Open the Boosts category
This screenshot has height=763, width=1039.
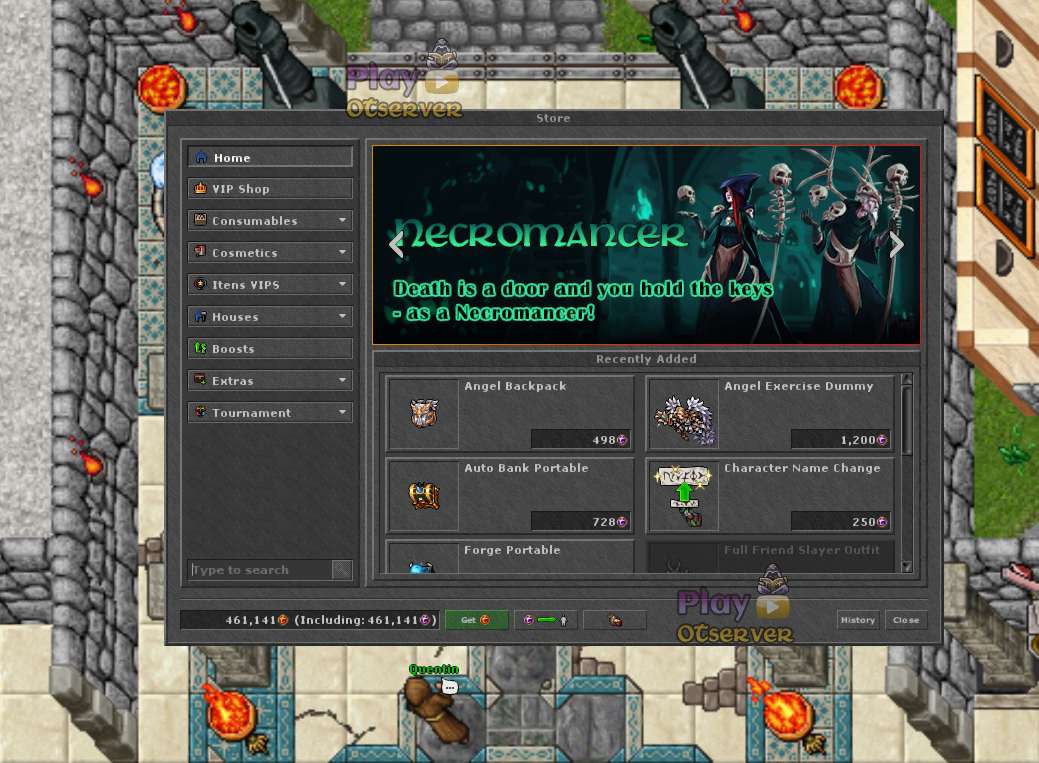(x=270, y=349)
